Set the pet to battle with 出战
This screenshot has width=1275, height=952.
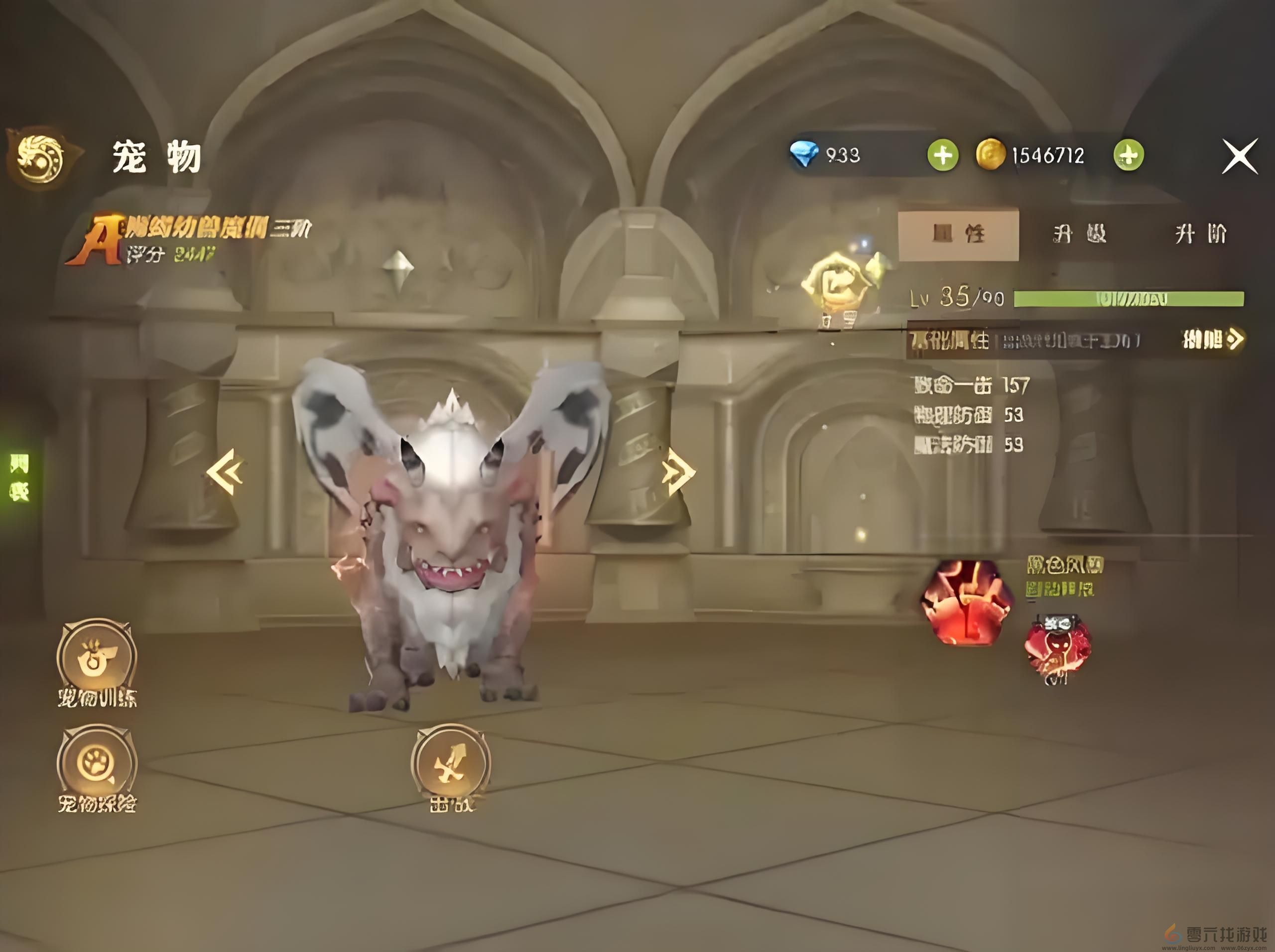click(450, 764)
